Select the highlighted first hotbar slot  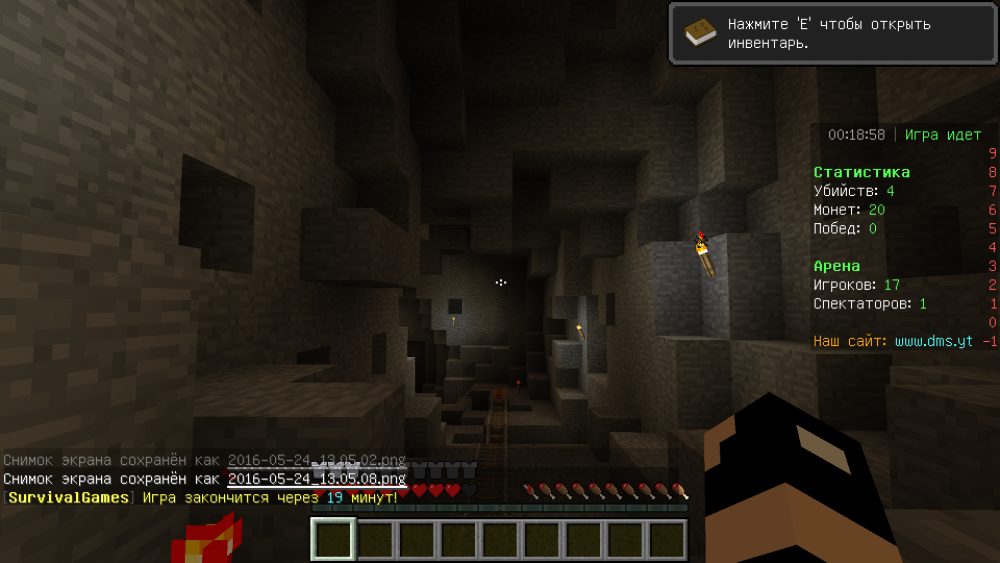click(x=333, y=540)
